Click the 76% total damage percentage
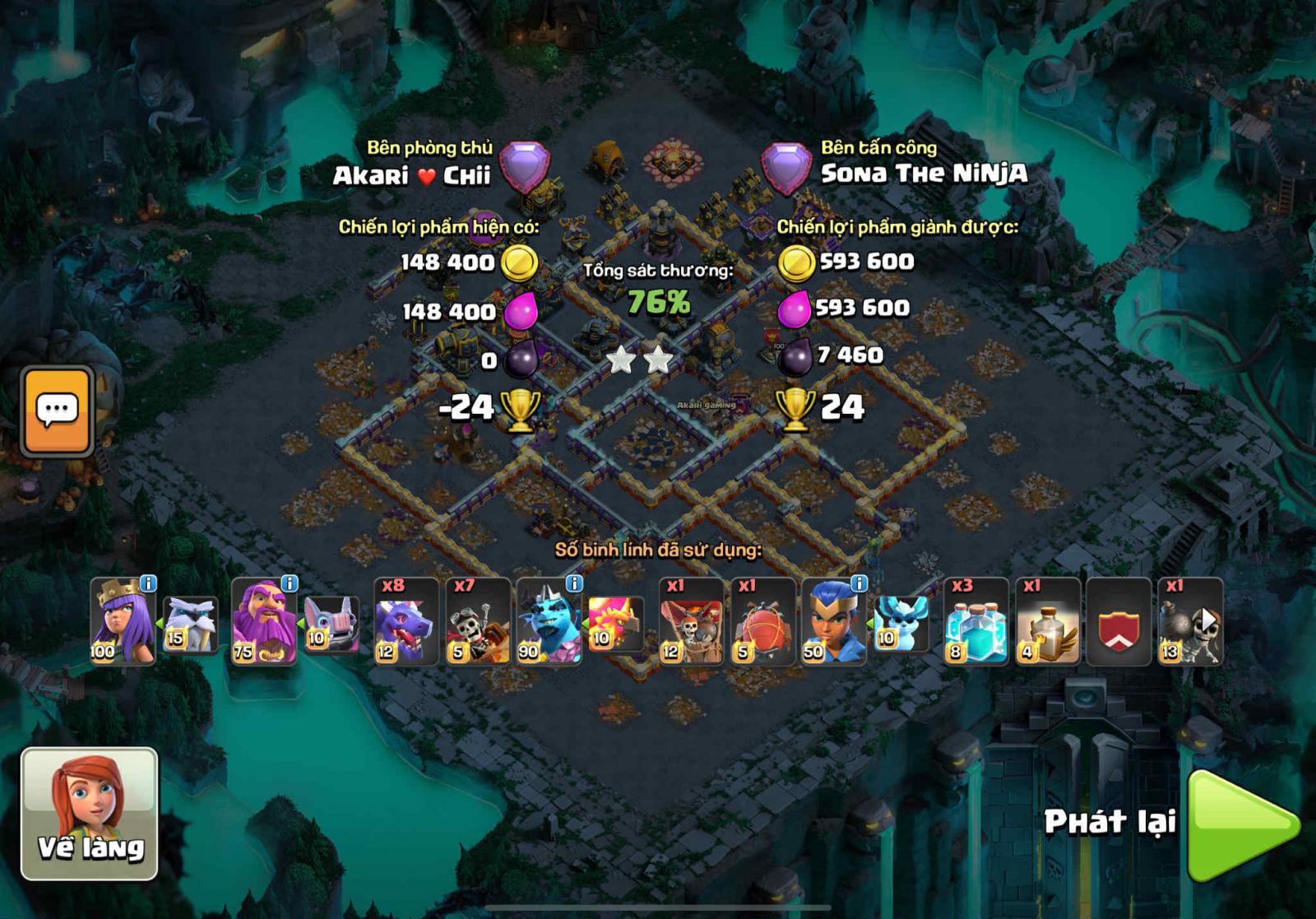Image resolution: width=1316 pixels, height=919 pixels. click(x=658, y=300)
